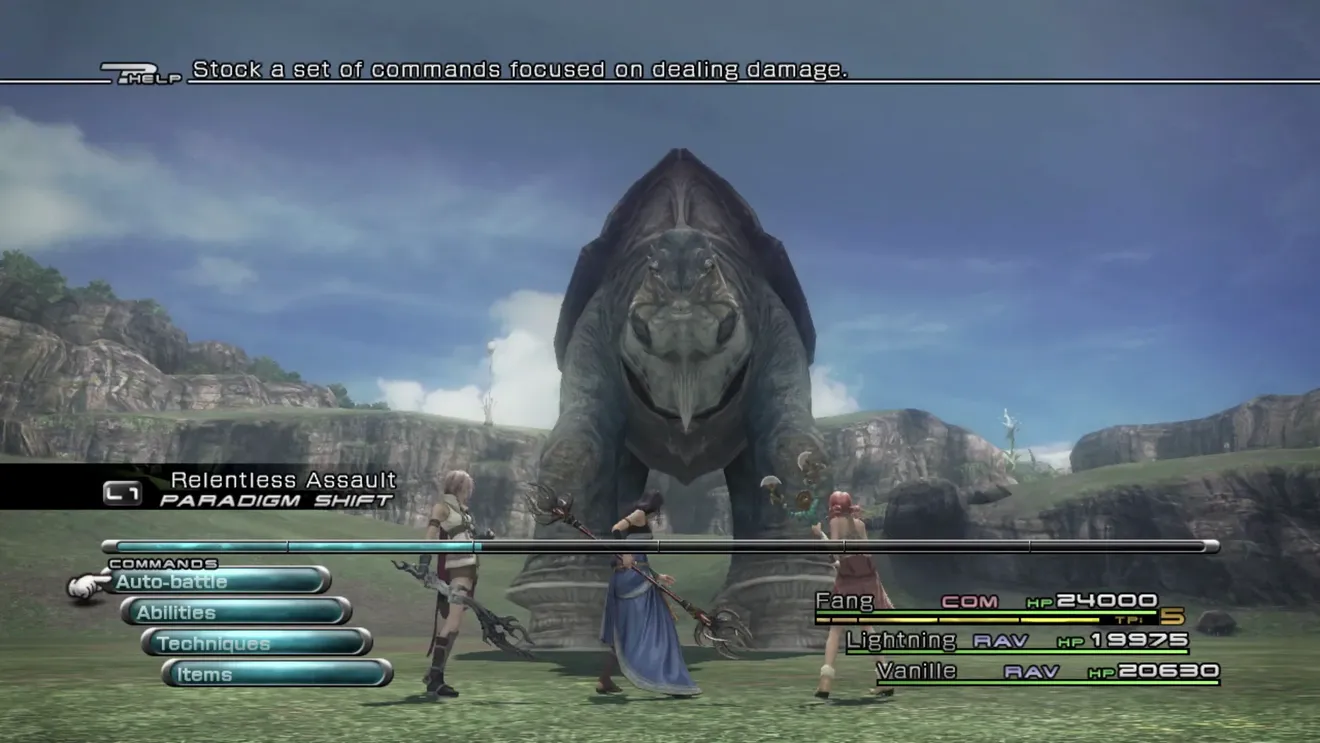1320x743 pixels.
Task: Select the Auto-battle command
Action: [218, 581]
